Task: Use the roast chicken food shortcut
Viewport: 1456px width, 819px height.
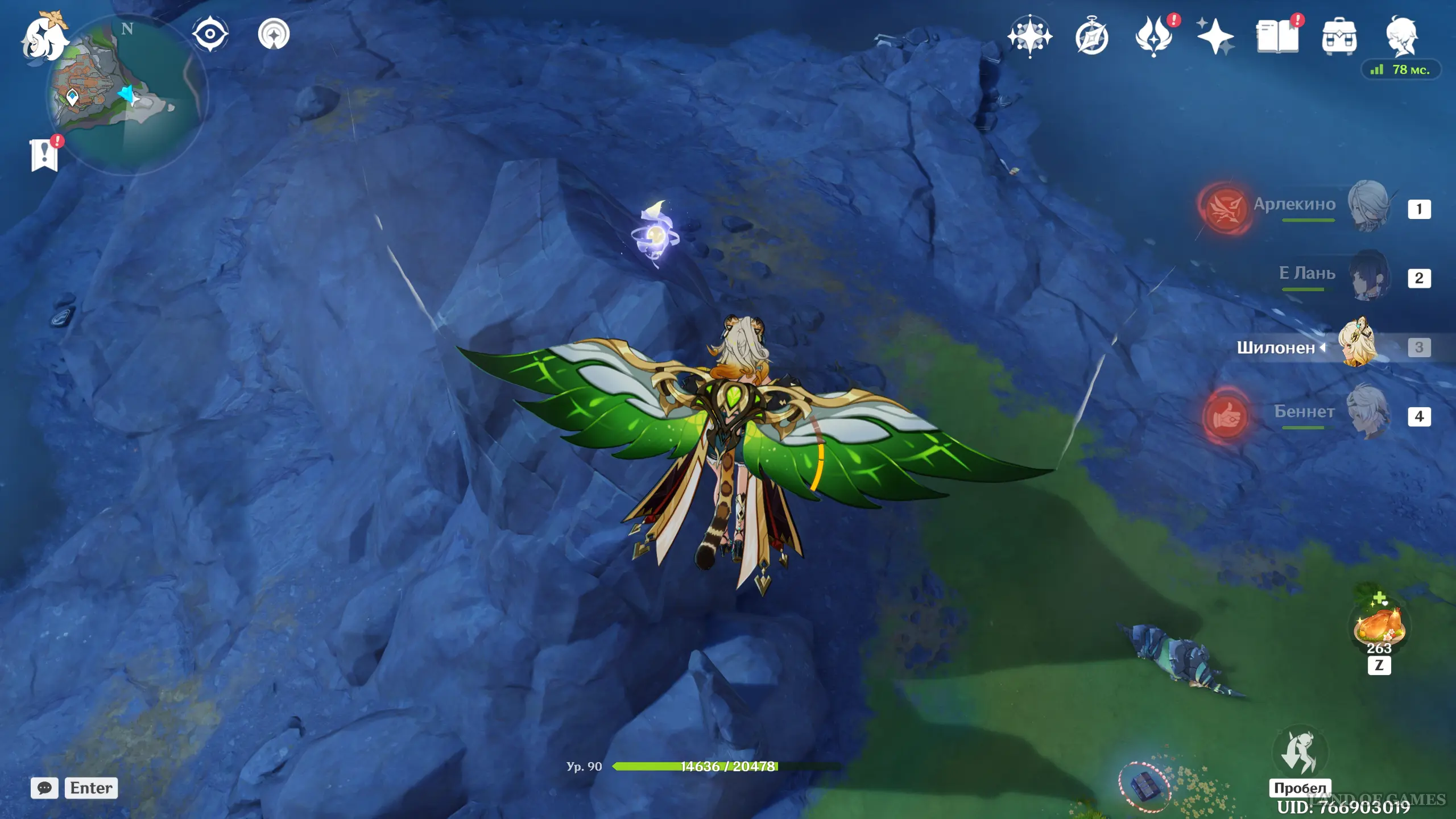Action: pos(1379,626)
